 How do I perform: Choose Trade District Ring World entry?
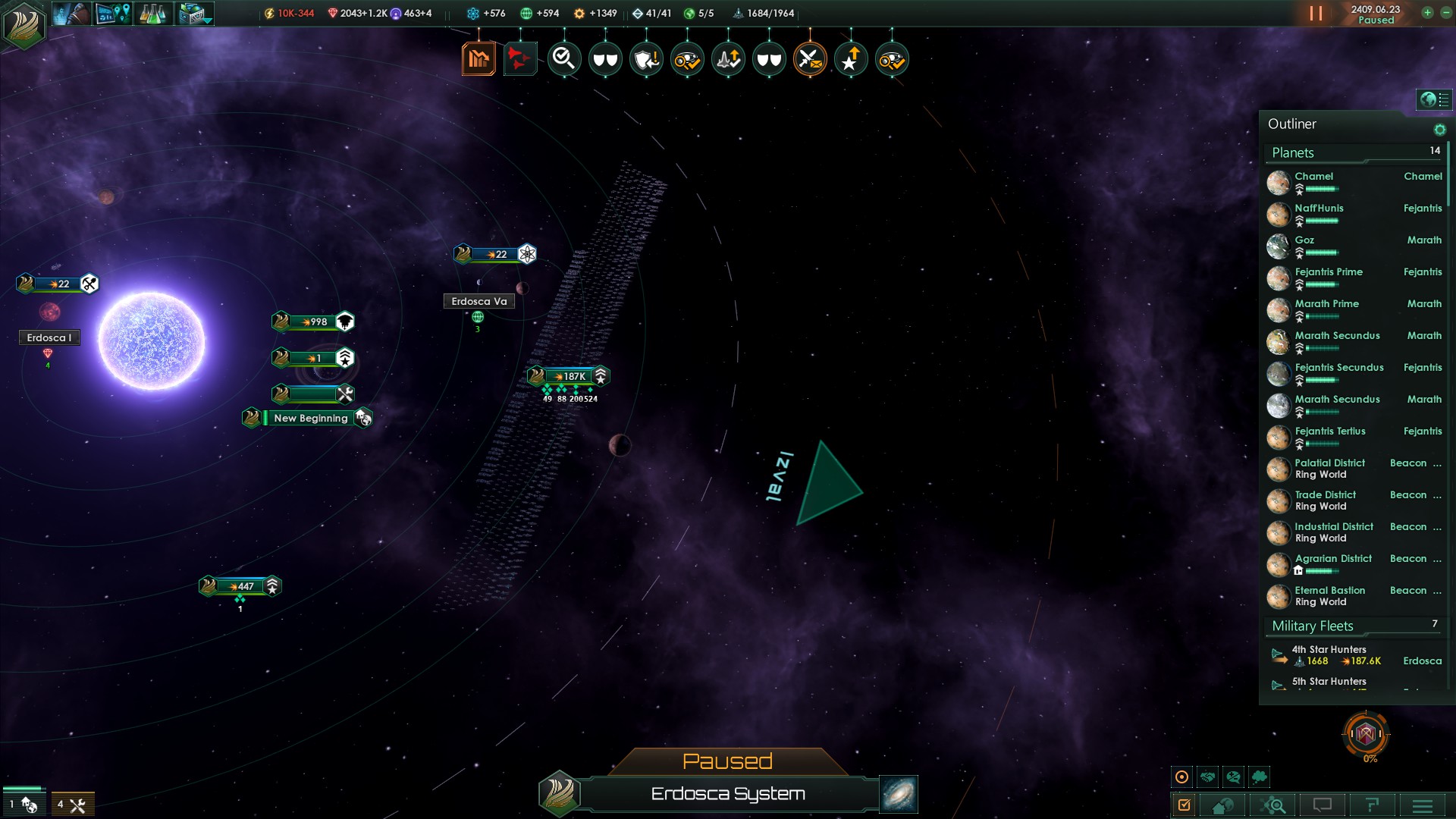pyautogui.click(x=1325, y=500)
